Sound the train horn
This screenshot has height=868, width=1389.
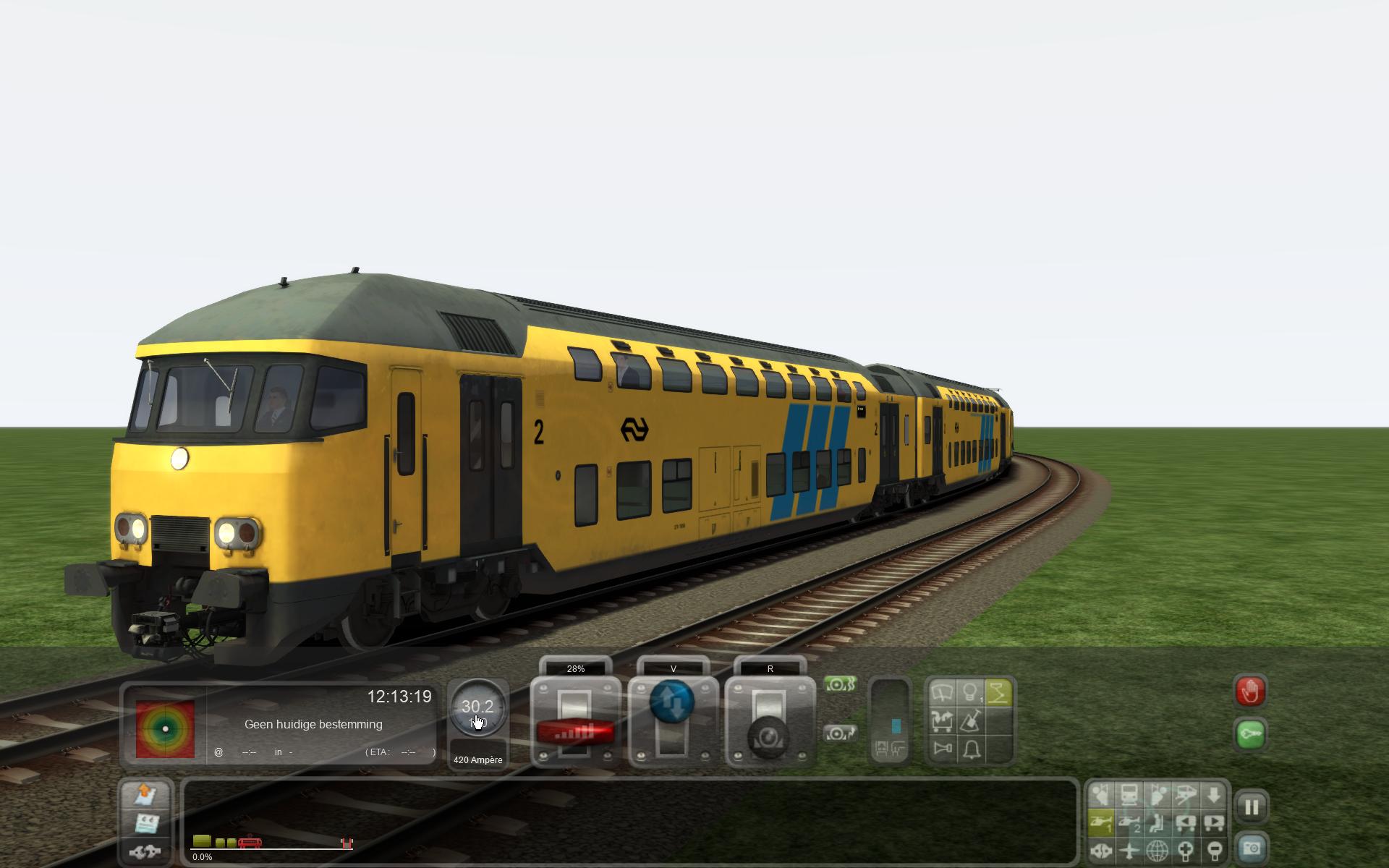[942, 748]
